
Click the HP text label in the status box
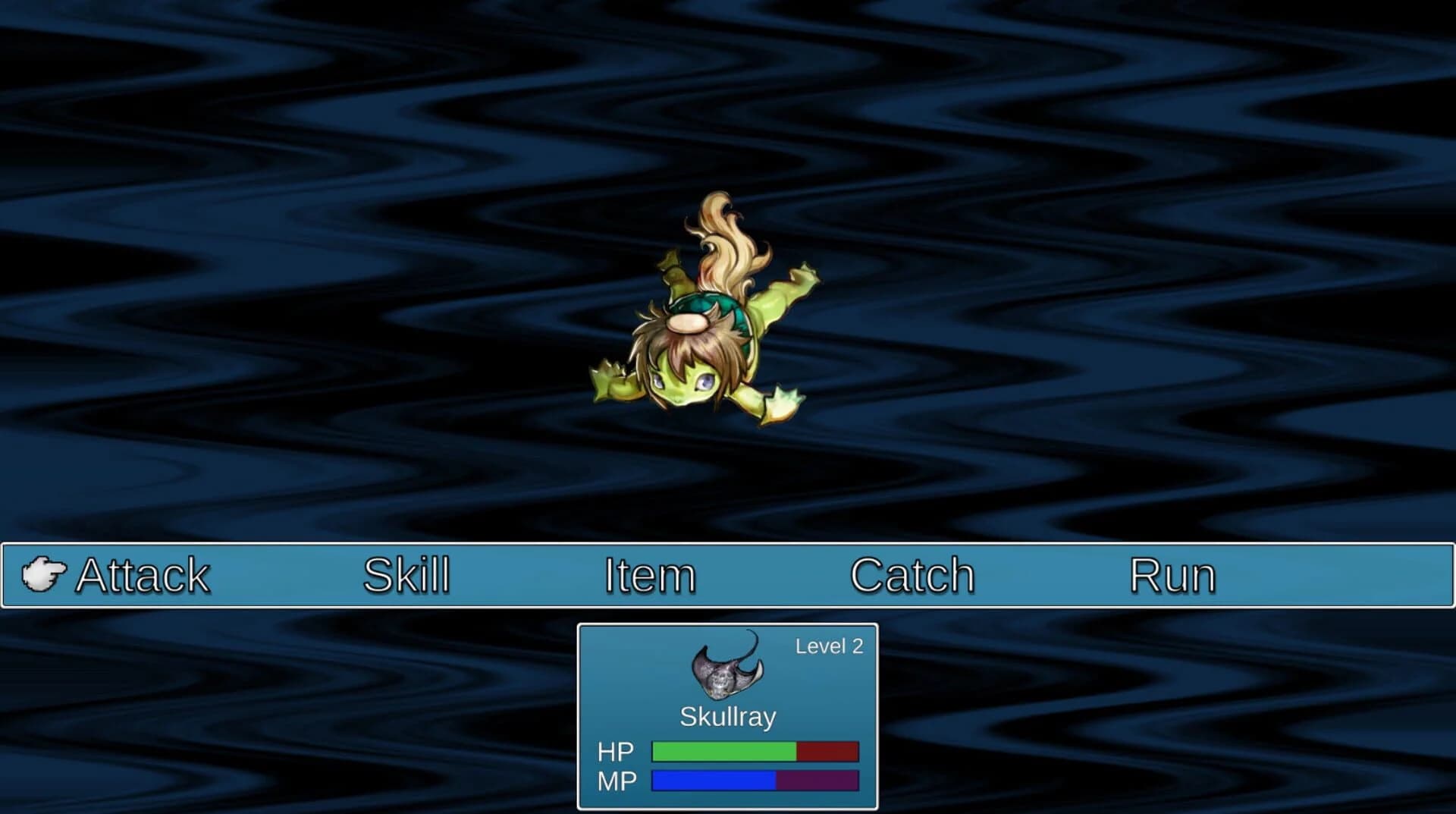click(x=616, y=751)
